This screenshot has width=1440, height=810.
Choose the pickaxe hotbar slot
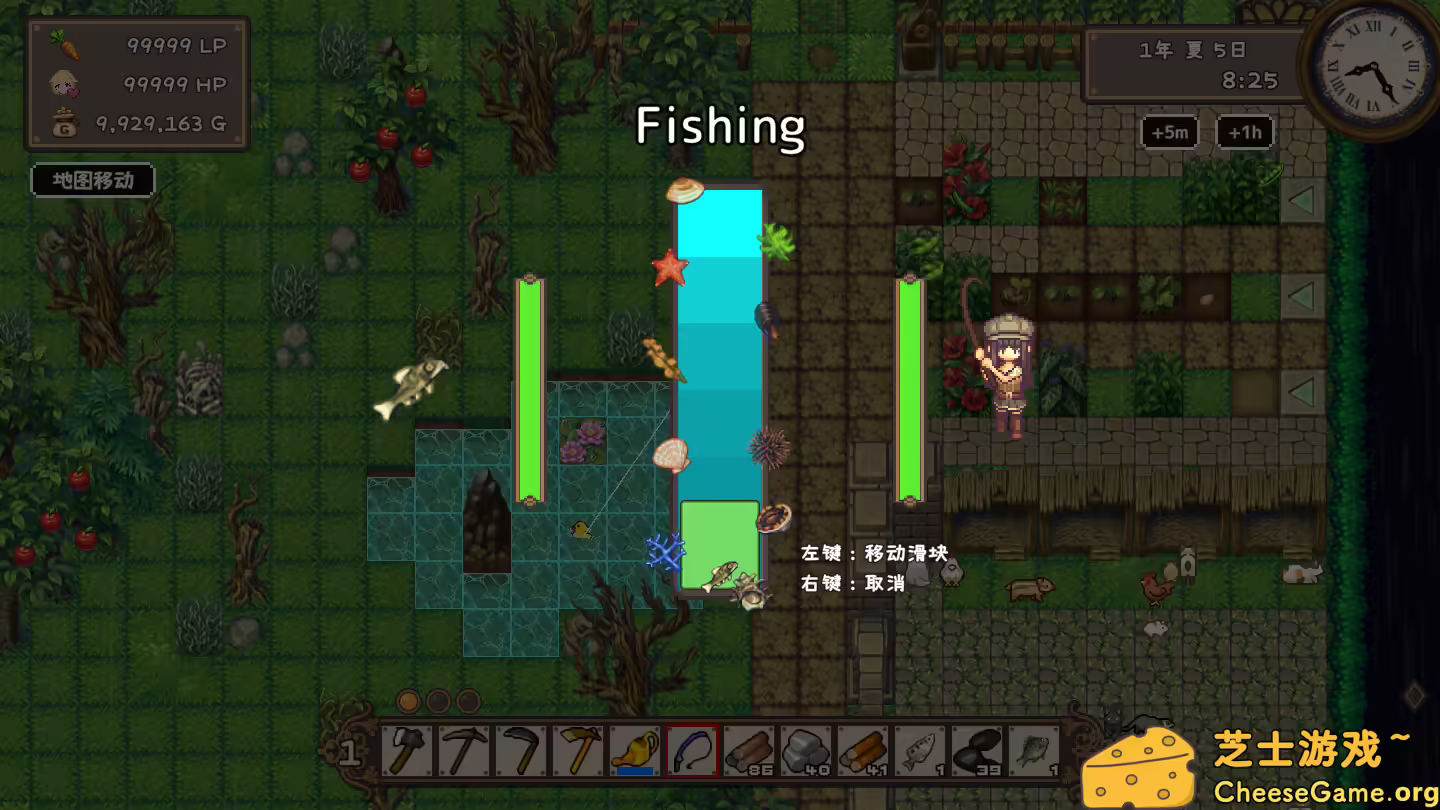pos(464,750)
